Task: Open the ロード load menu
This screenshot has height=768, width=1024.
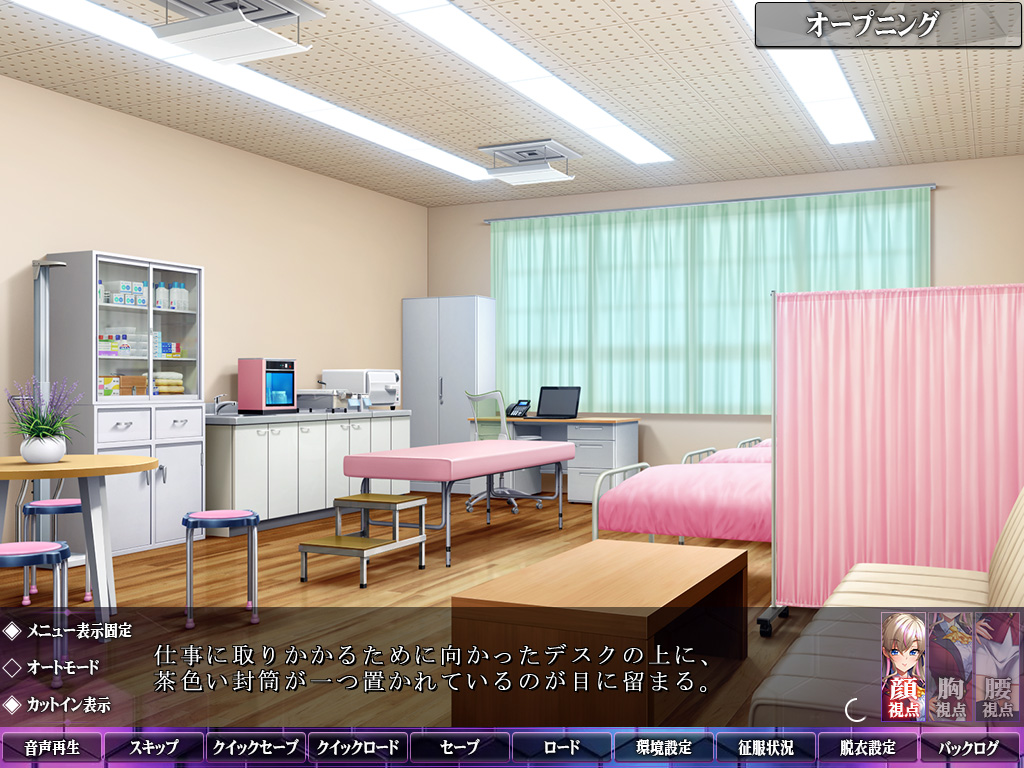Action: click(x=562, y=747)
